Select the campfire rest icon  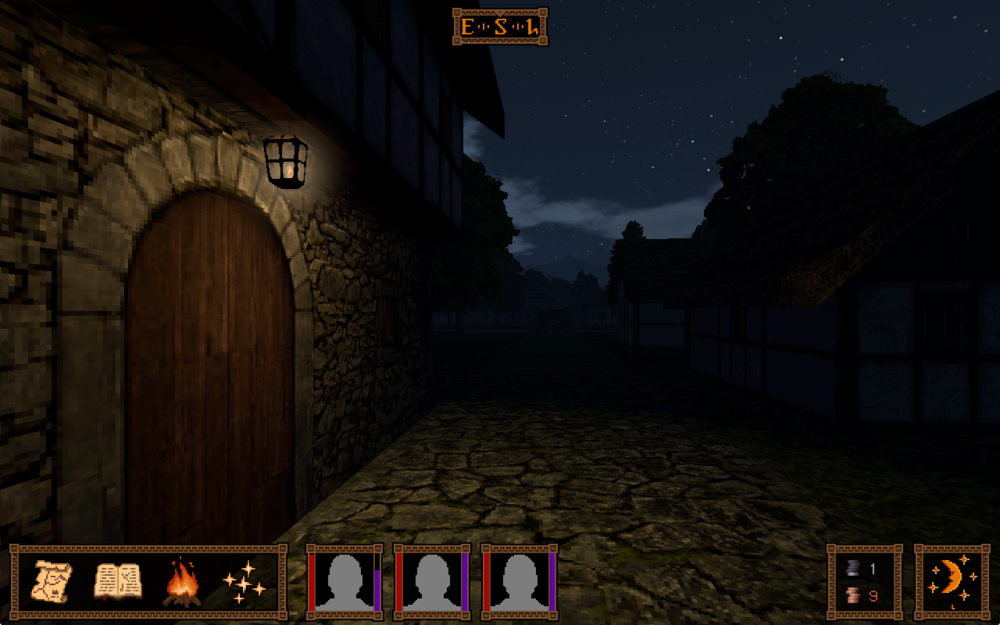[181, 582]
